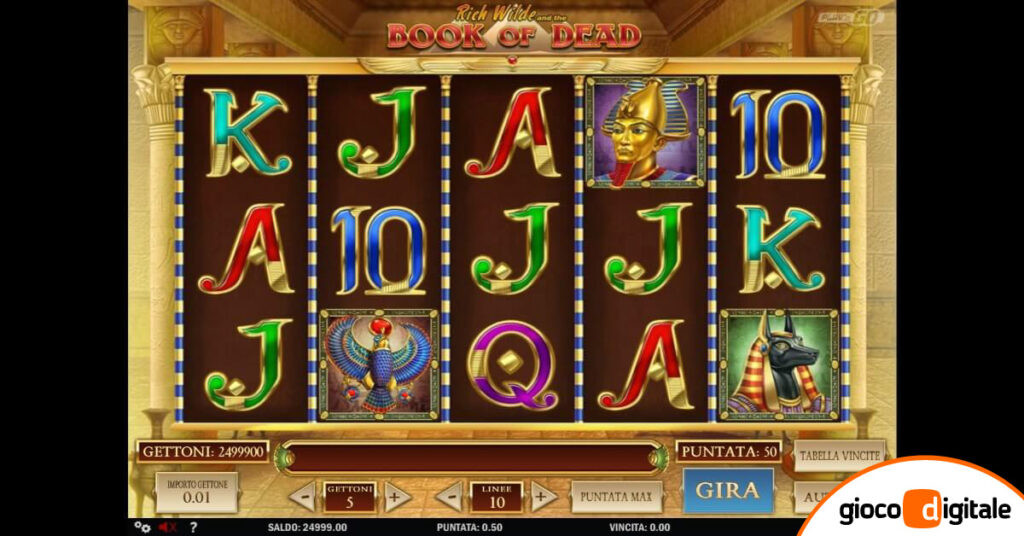
Task: Add one more Linee payline
Action: coord(543,496)
